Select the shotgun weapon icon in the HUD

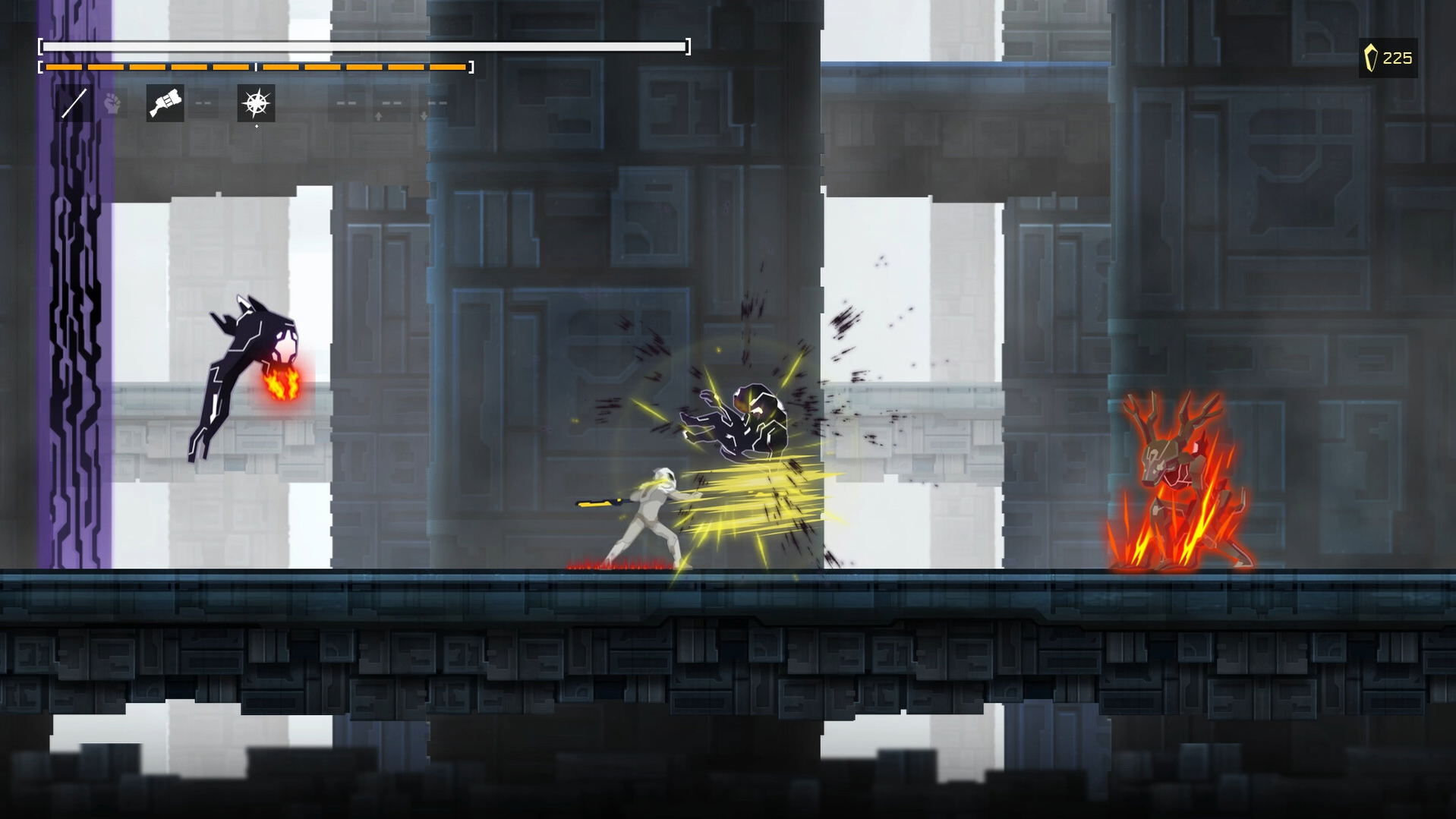click(x=164, y=102)
